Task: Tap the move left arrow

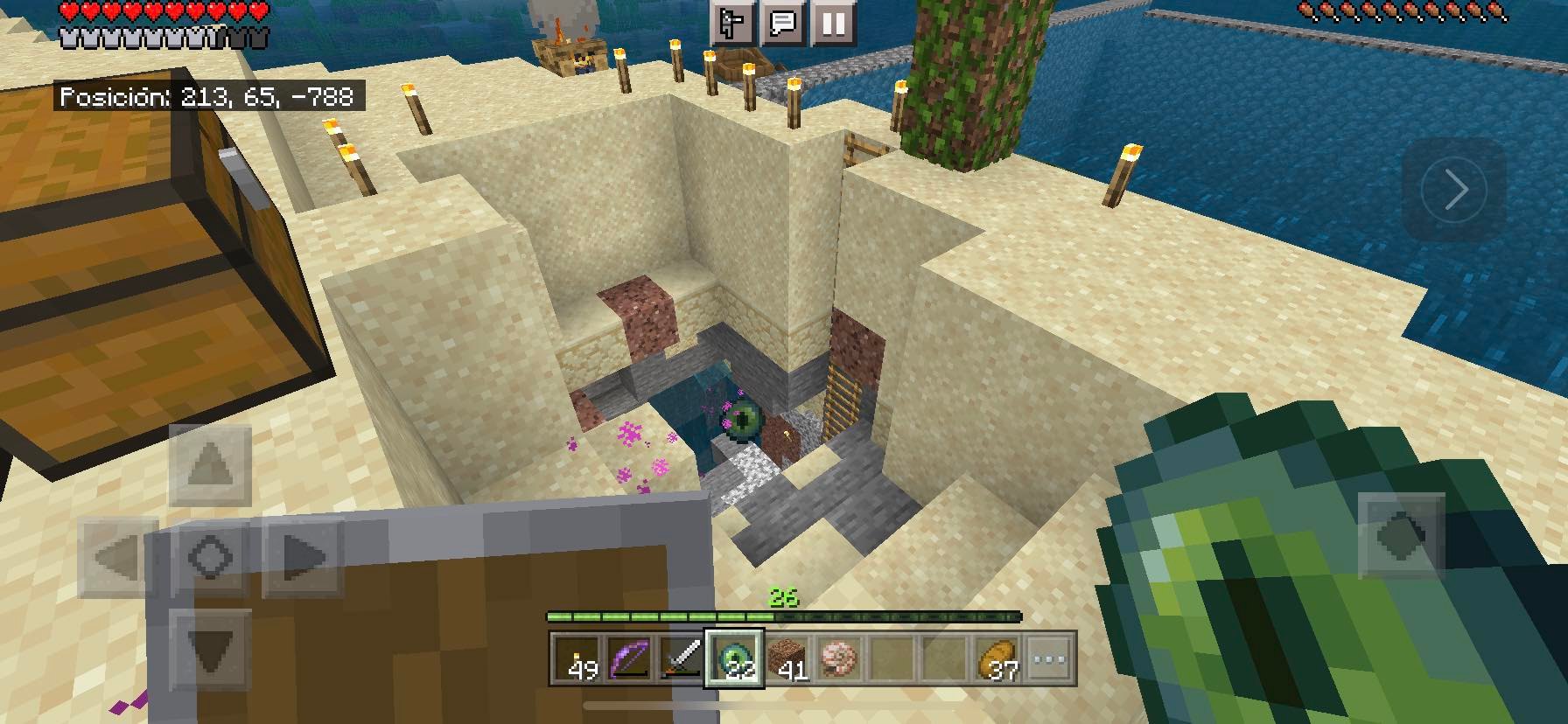Action: [118, 557]
